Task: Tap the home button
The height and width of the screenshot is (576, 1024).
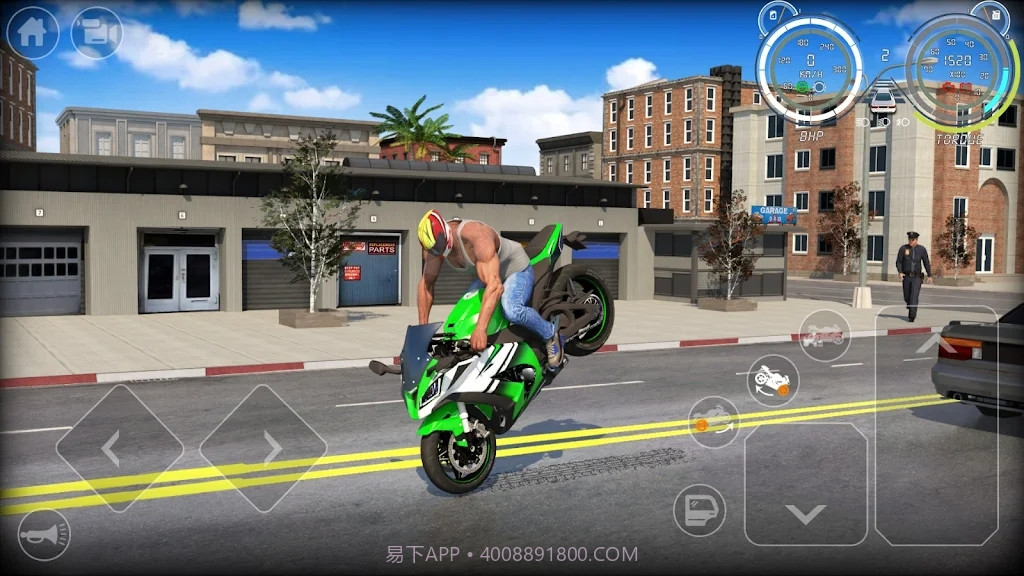Action: [x=32, y=32]
